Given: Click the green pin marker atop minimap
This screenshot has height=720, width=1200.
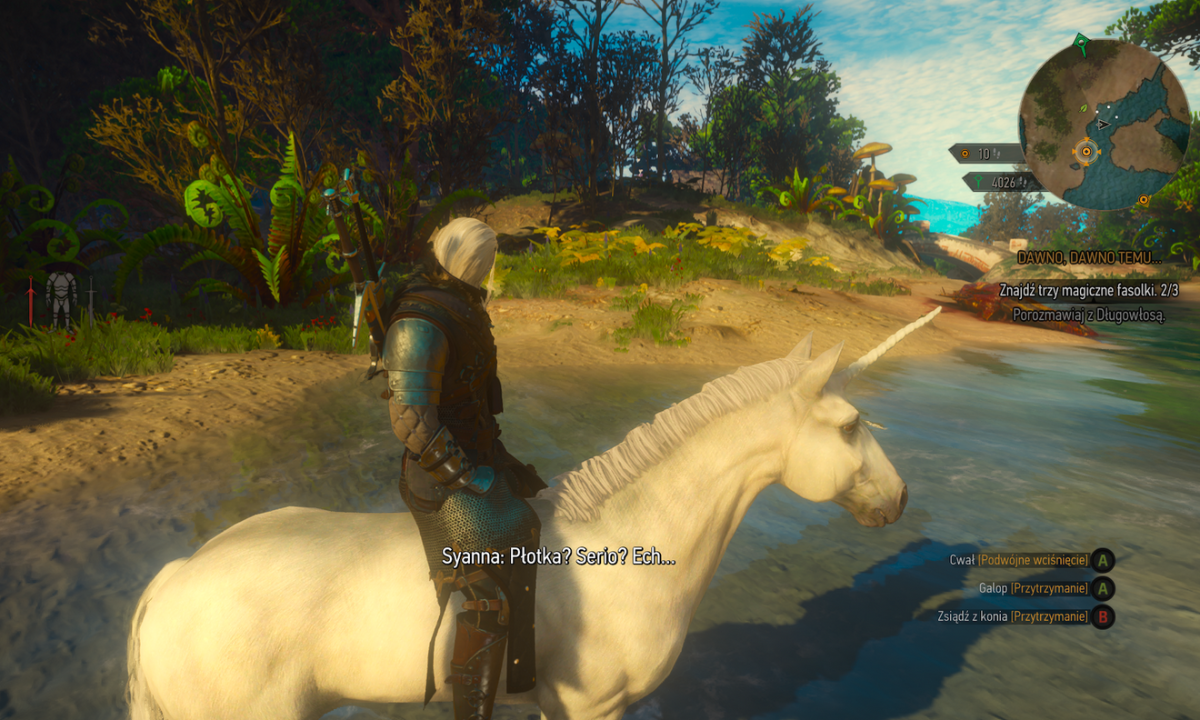Looking at the screenshot, I should [x=1081, y=42].
